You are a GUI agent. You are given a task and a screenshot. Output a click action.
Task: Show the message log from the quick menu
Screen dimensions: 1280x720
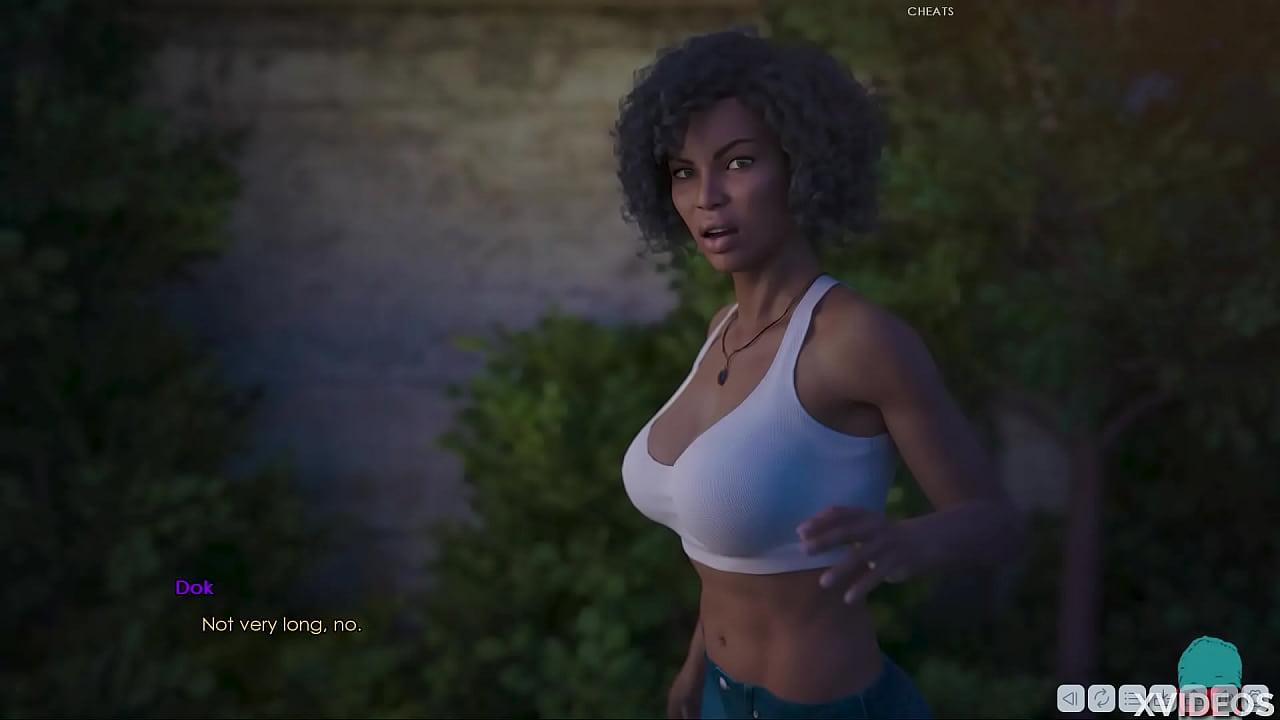(x=1132, y=699)
